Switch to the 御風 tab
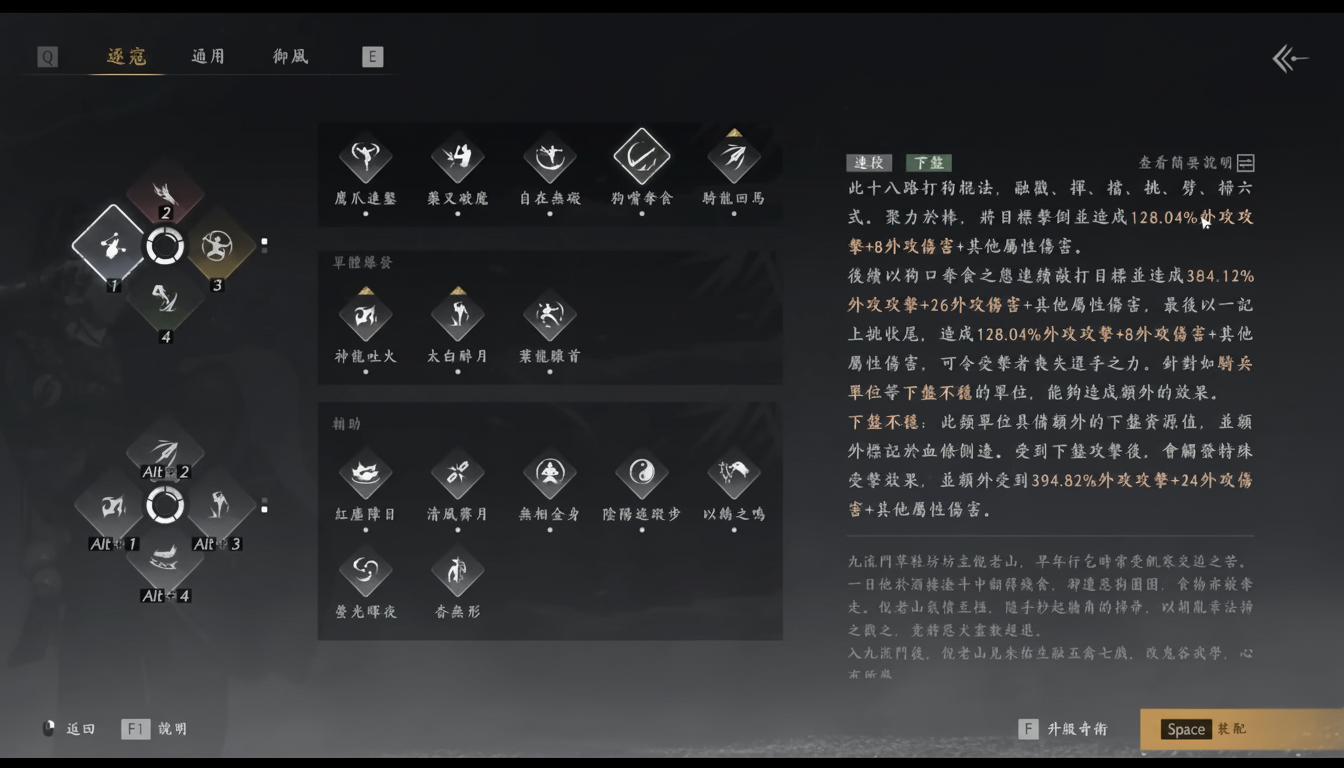Viewport: 1344px width, 768px height. tap(288, 57)
